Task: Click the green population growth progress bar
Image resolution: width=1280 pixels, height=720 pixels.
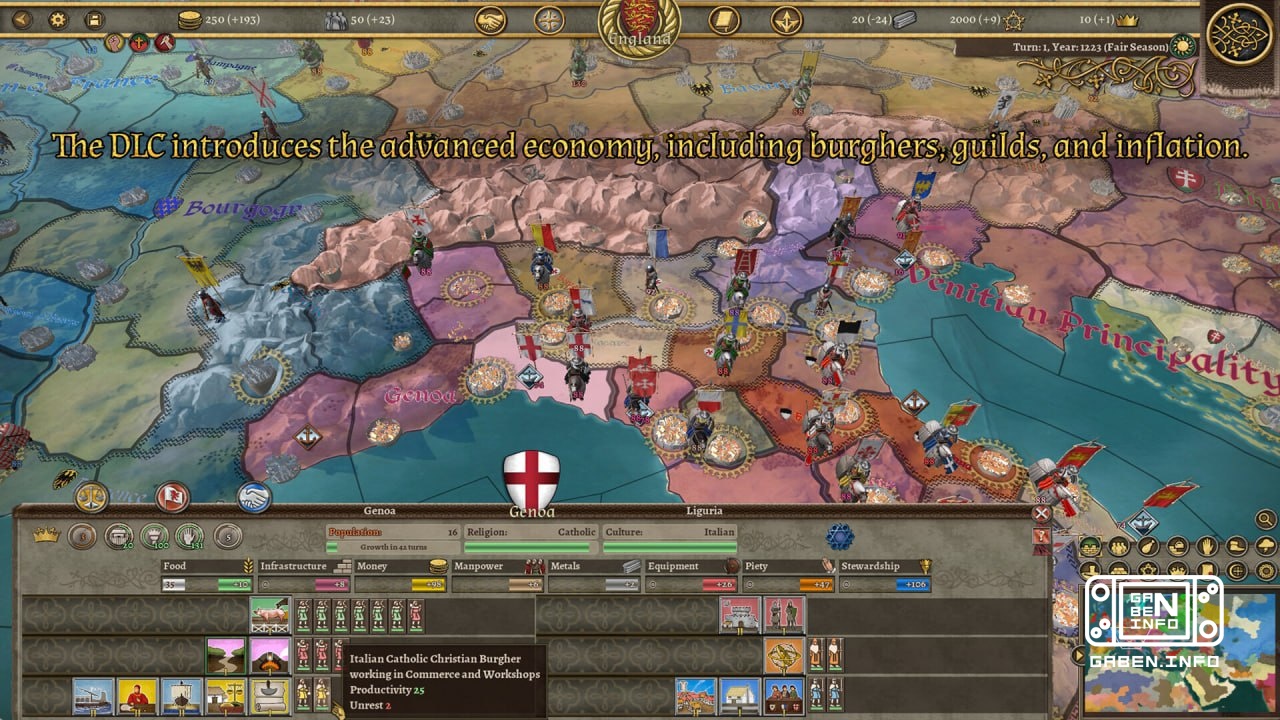Action: click(395, 547)
